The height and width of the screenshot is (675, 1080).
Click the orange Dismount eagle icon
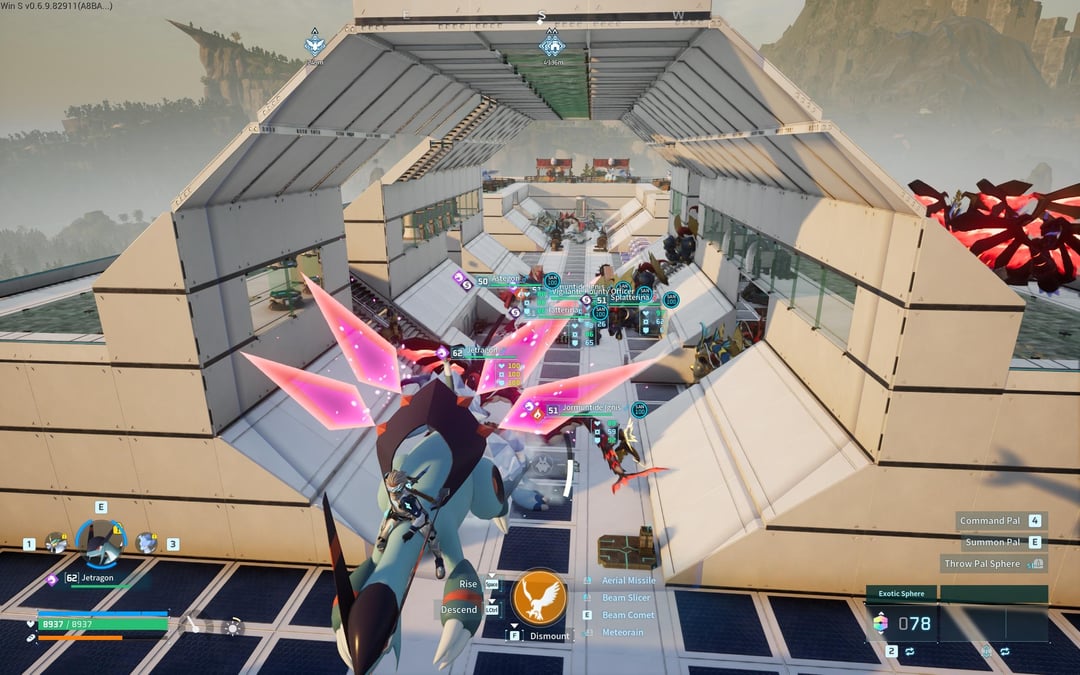click(539, 598)
